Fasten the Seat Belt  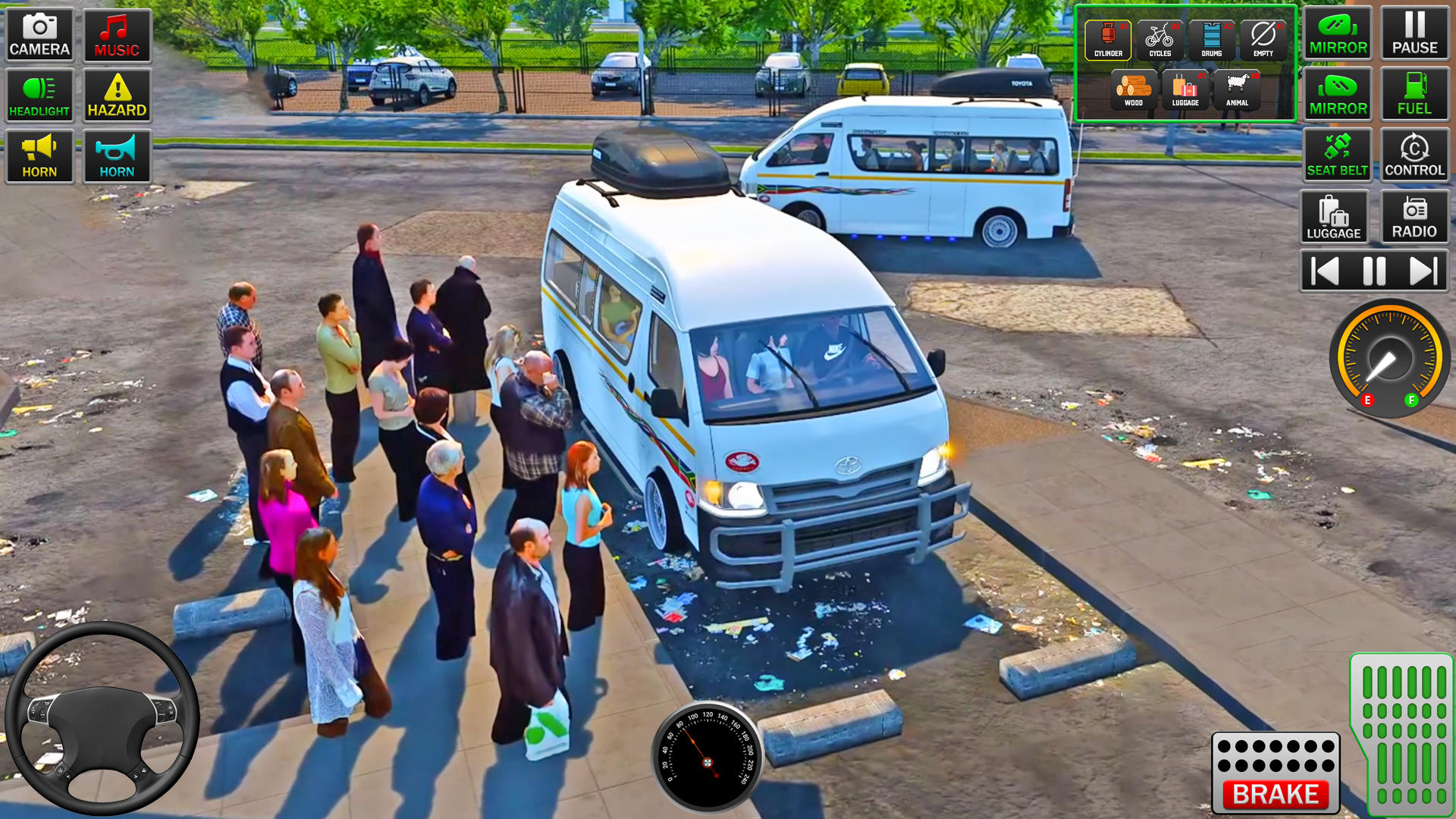click(x=1337, y=154)
